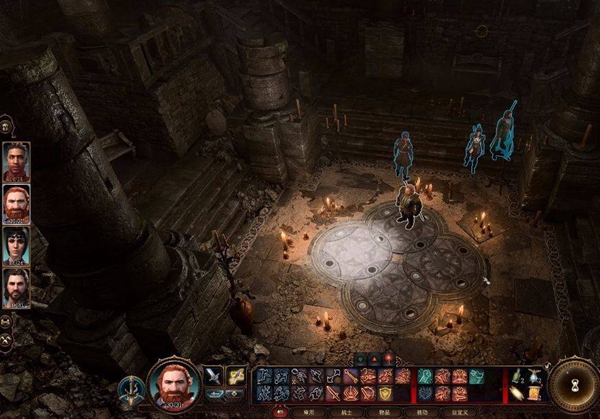Select the dark-skinned man's party portrait
Image resolution: width=600 pixels, height=419 pixels.
click(16, 162)
